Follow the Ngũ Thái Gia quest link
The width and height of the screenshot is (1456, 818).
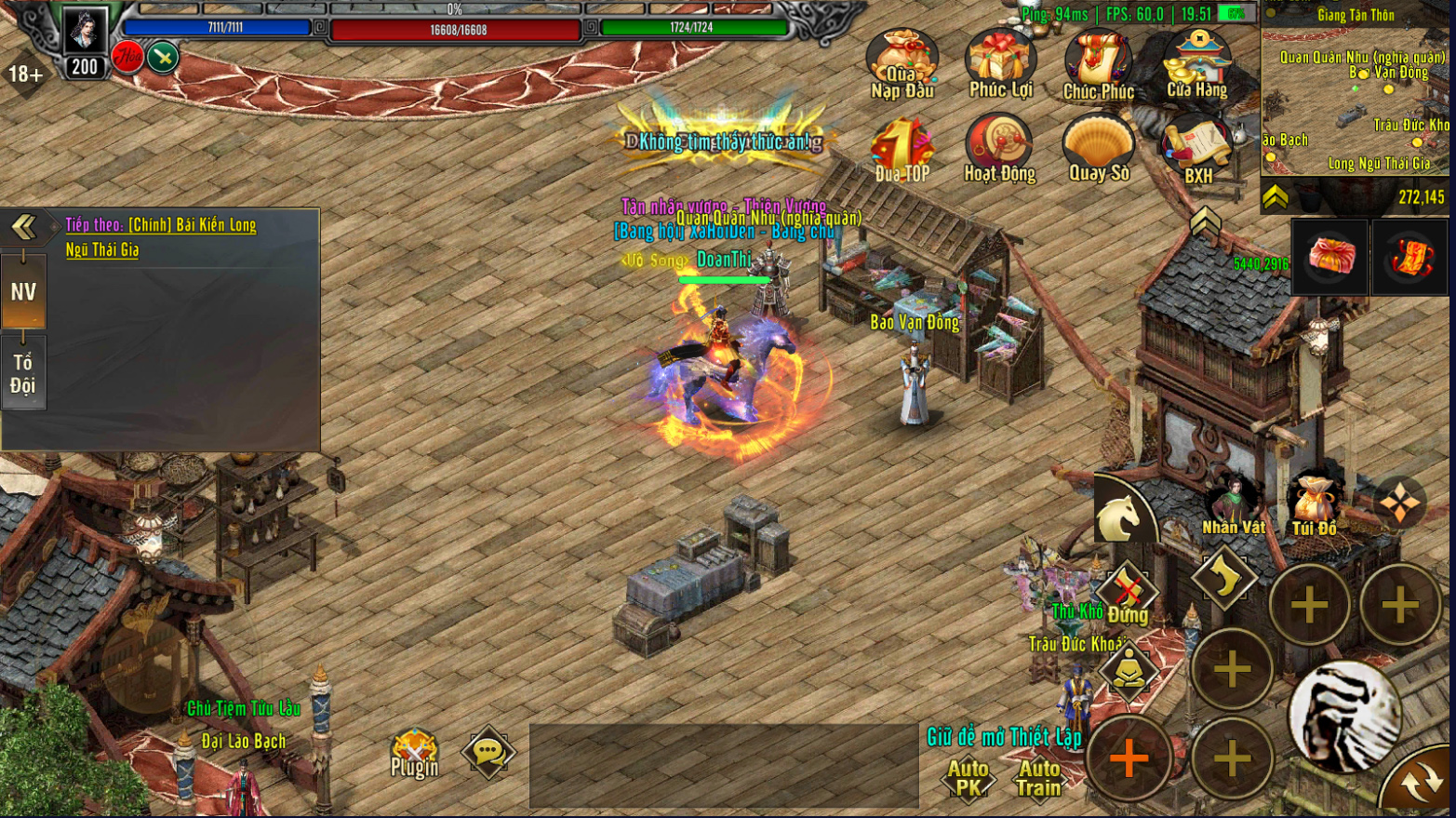click(x=102, y=249)
